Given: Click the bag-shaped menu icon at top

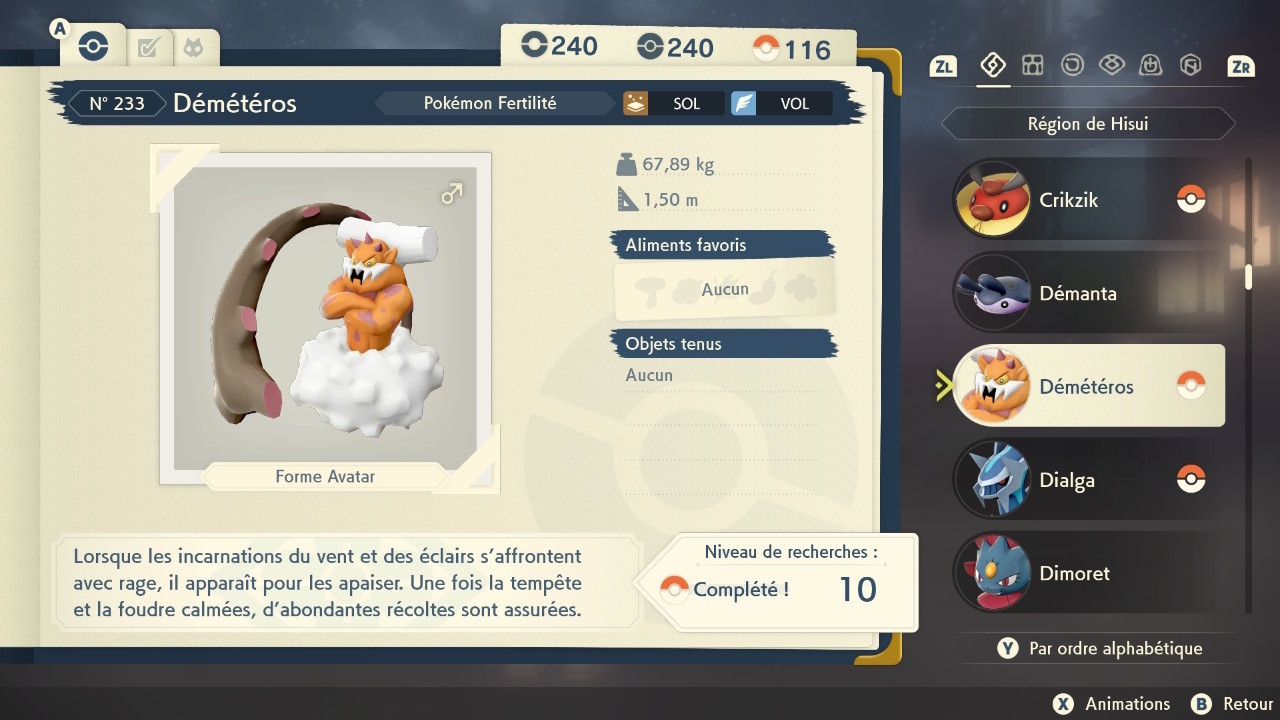Looking at the screenshot, I should (x=1152, y=63).
